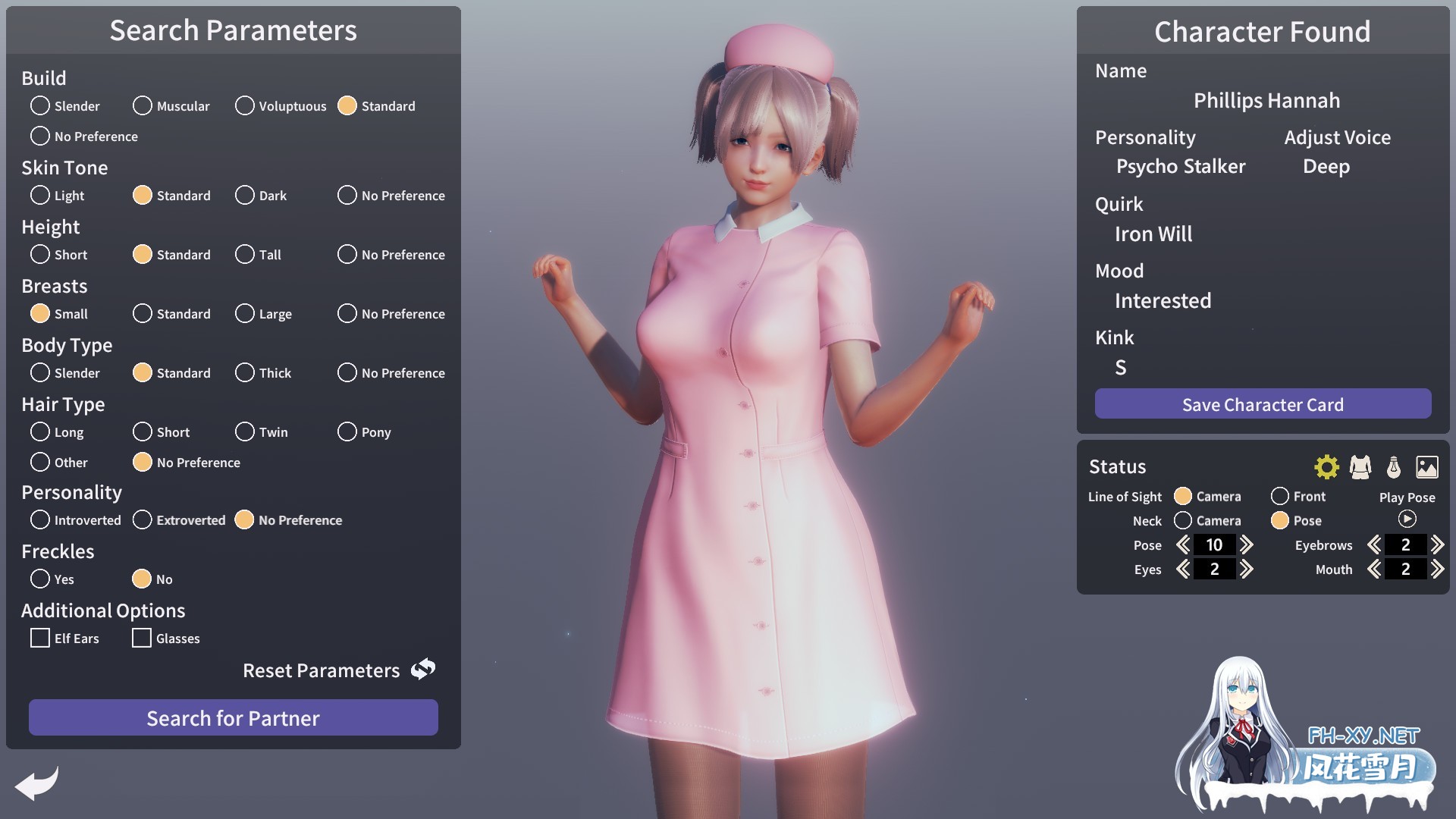Set Neck line of sight to Camera
Viewport: 1456px width, 819px height.
tap(1183, 520)
